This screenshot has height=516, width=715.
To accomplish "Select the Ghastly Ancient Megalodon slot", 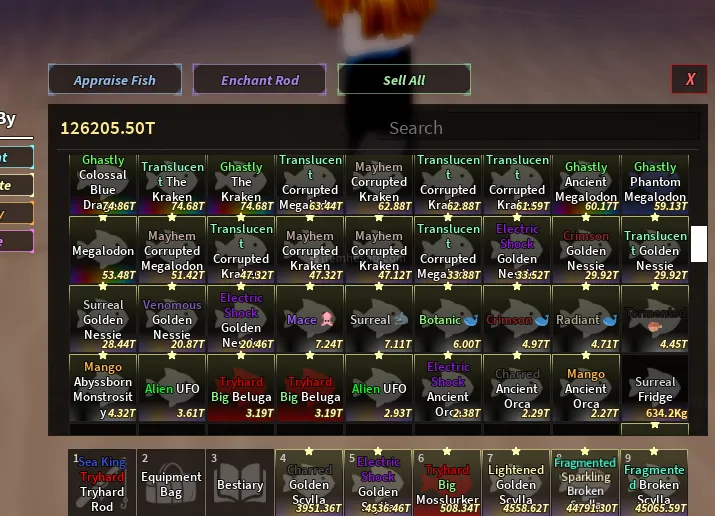I will [586, 184].
